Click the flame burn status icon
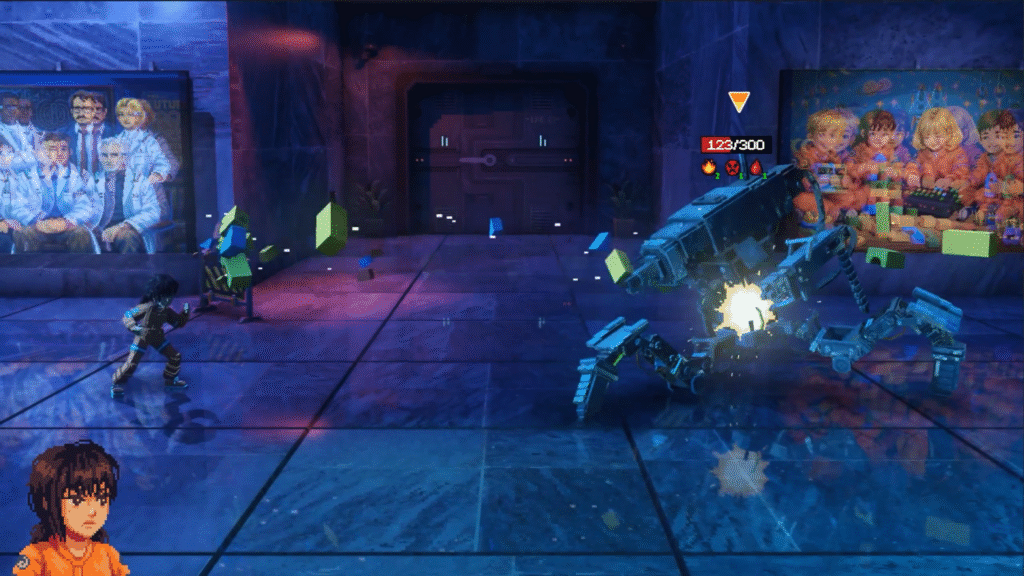The height and width of the screenshot is (576, 1024). [709, 168]
